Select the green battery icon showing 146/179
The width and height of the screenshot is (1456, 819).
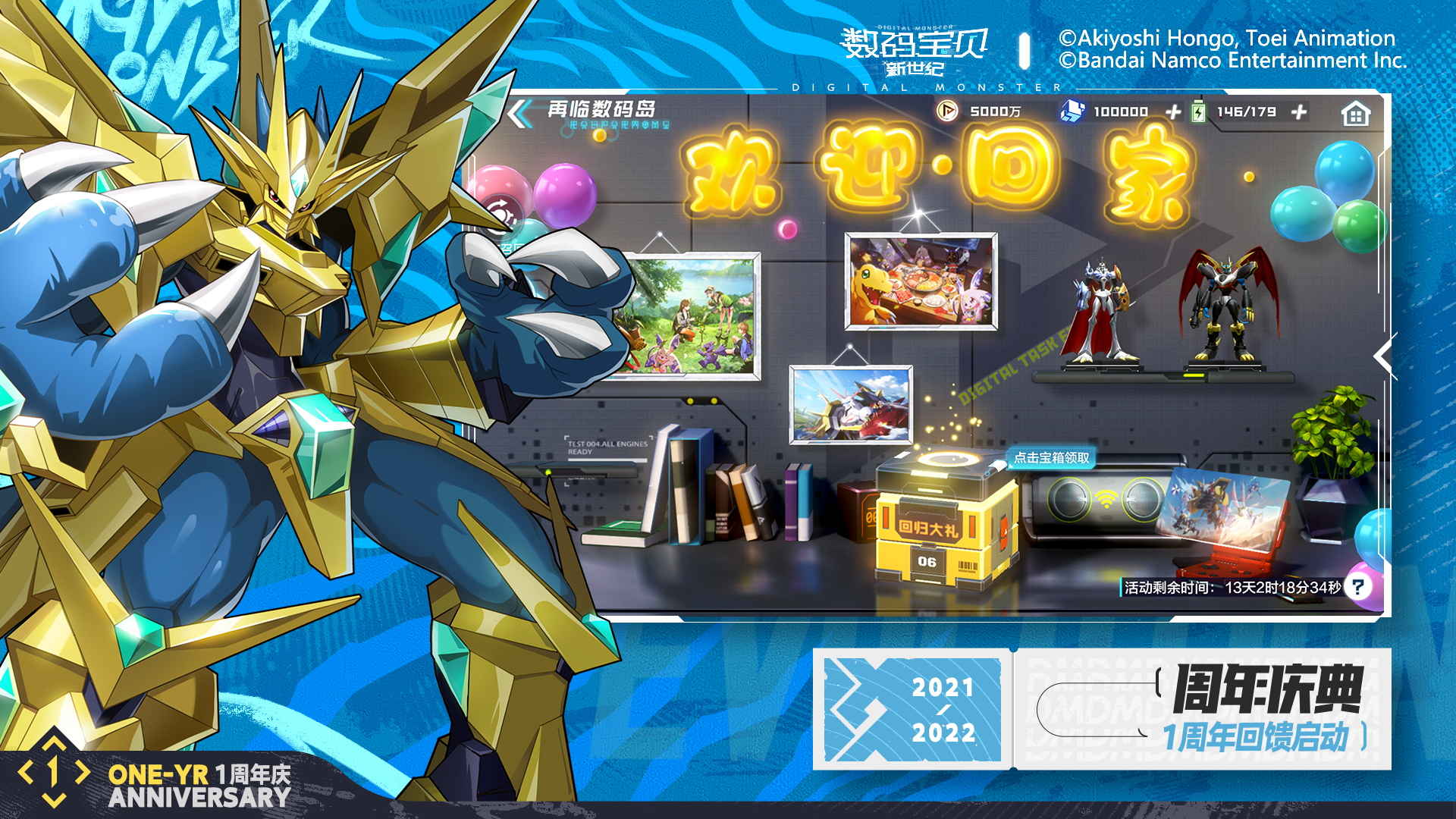tap(1198, 111)
